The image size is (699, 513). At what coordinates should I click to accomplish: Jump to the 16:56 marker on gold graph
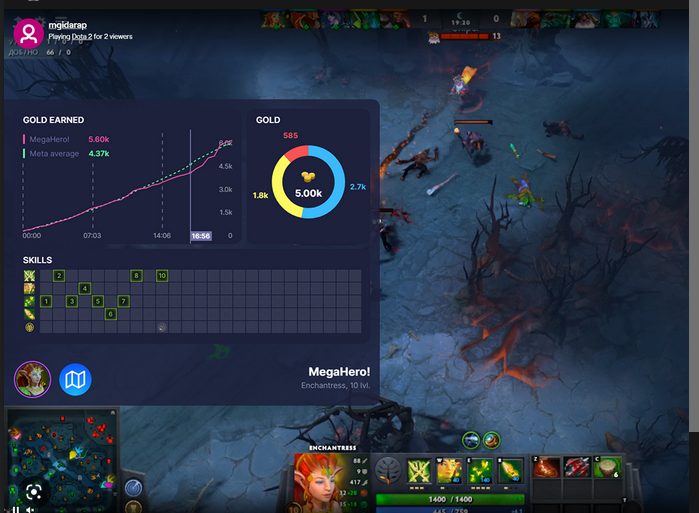pyautogui.click(x=201, y=236)
